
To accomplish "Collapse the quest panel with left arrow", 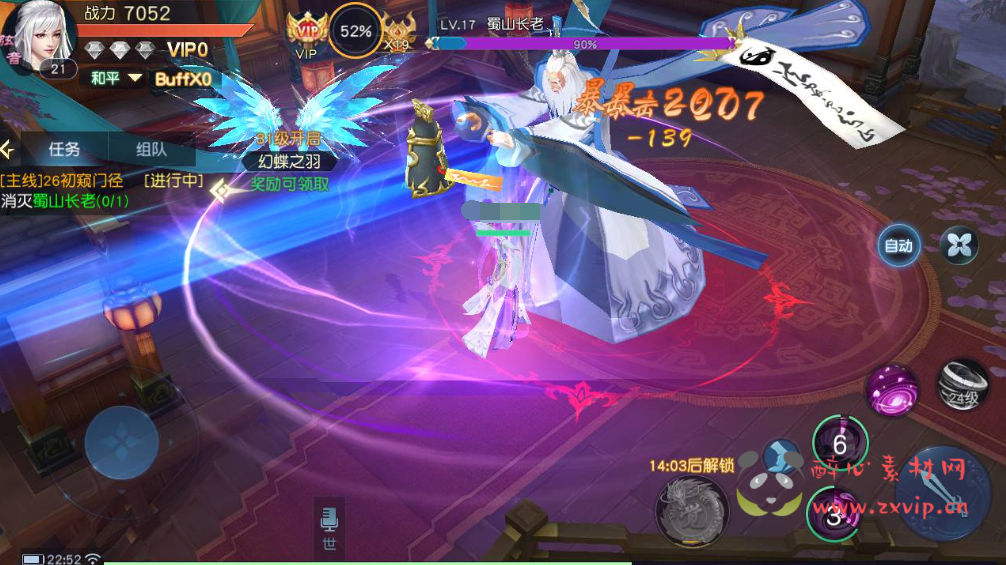I will pos(9,150).
